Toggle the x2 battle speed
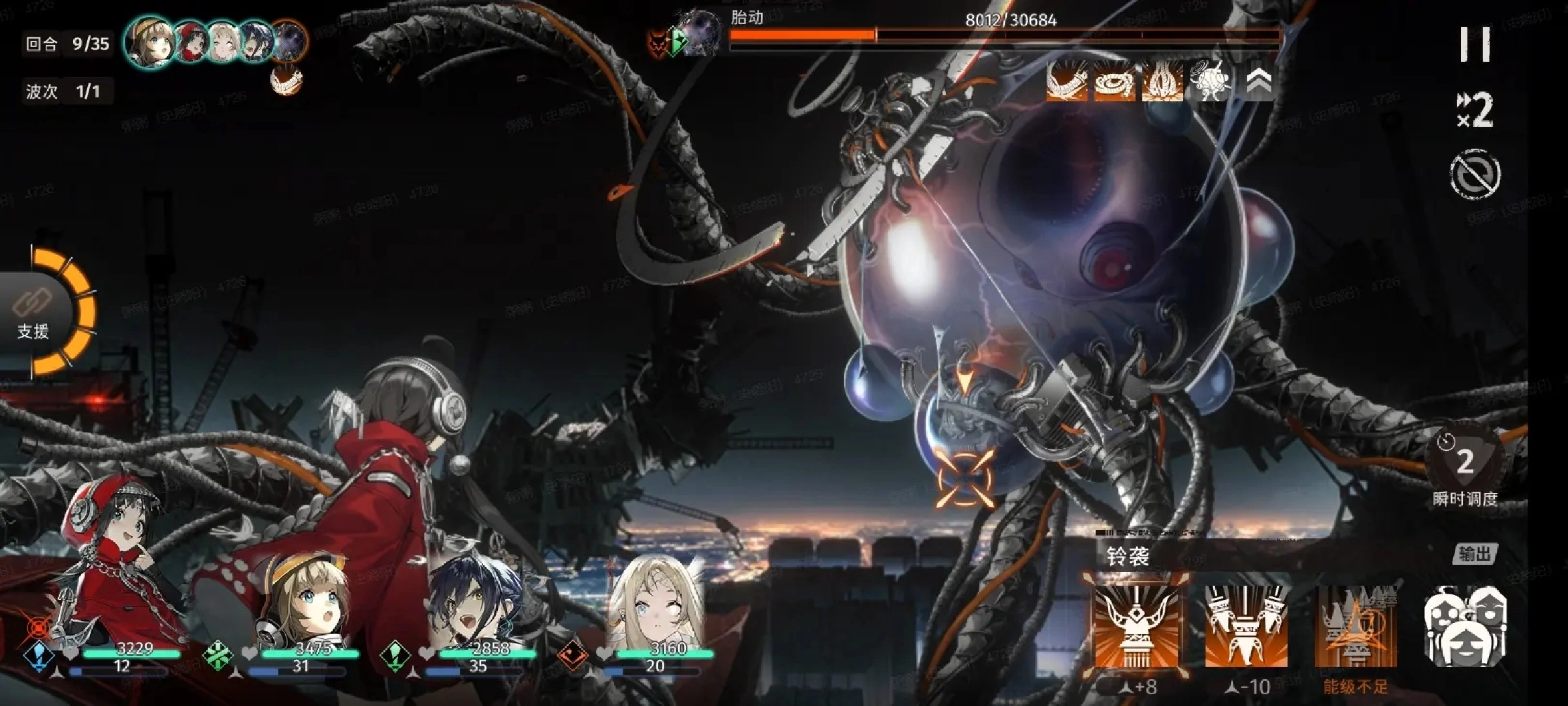1568x706 pixels. click(x=1475, y=110)
